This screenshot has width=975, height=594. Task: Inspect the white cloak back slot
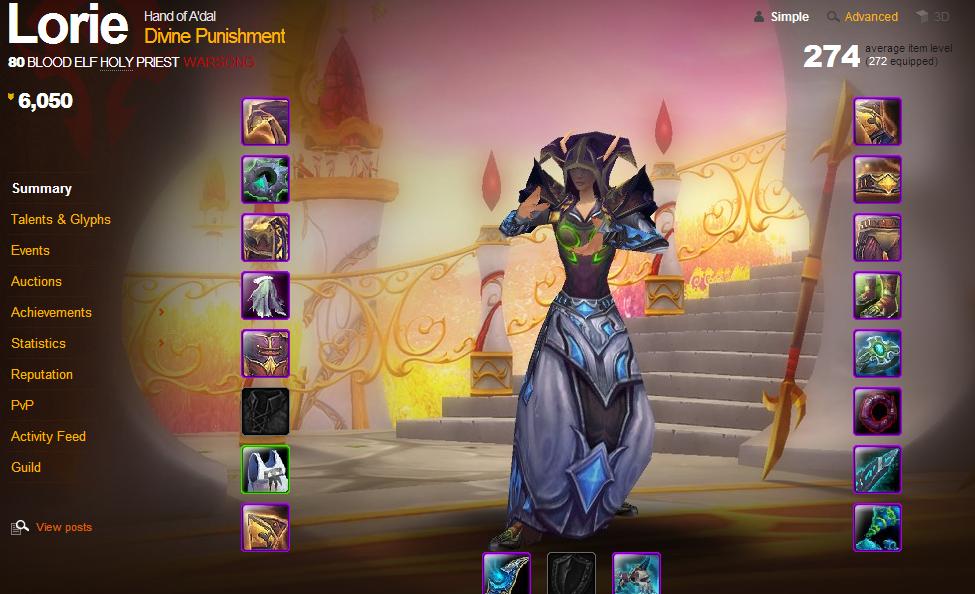point(265,296)
